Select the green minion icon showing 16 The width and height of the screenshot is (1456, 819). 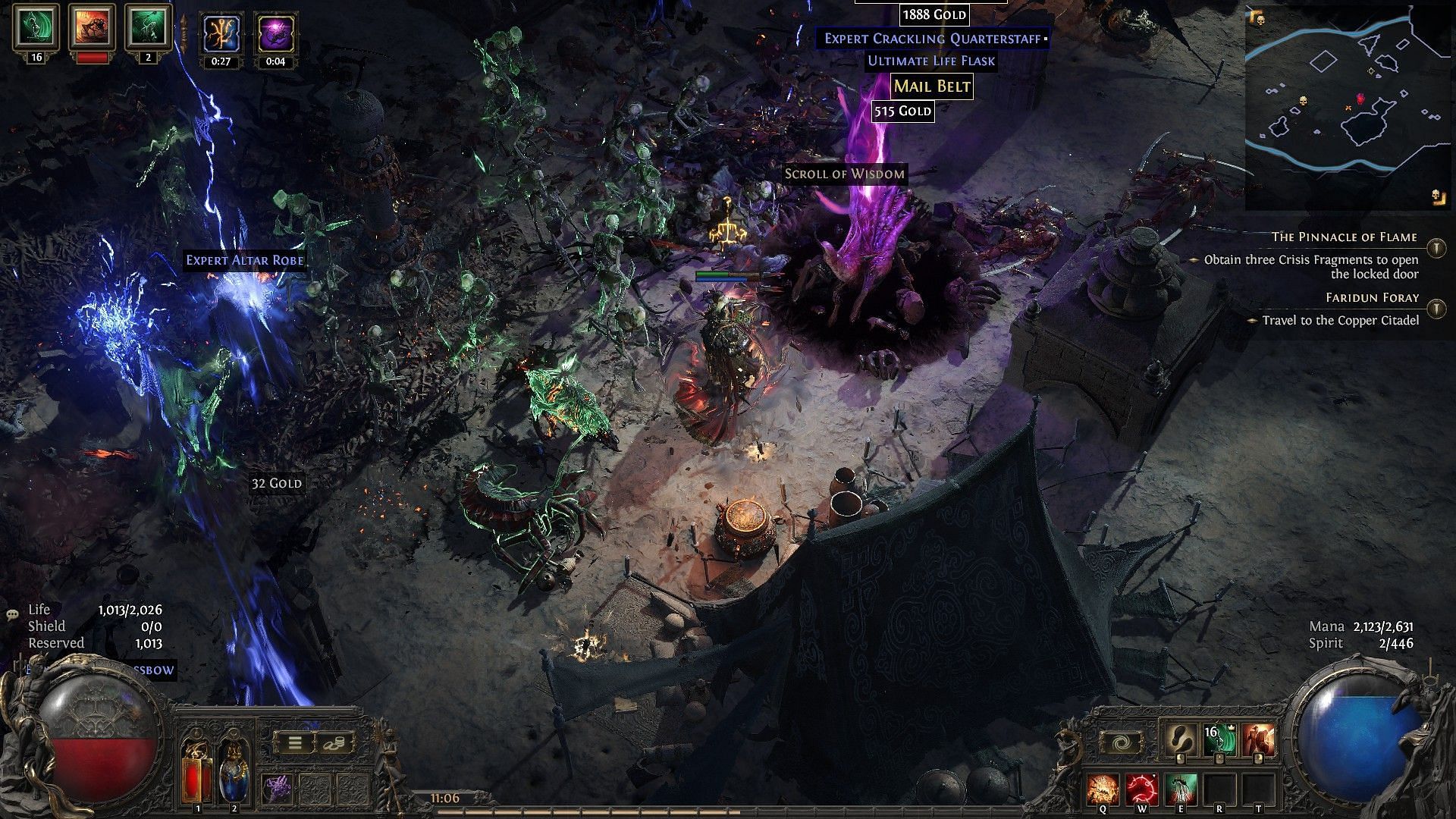(36, 28)
